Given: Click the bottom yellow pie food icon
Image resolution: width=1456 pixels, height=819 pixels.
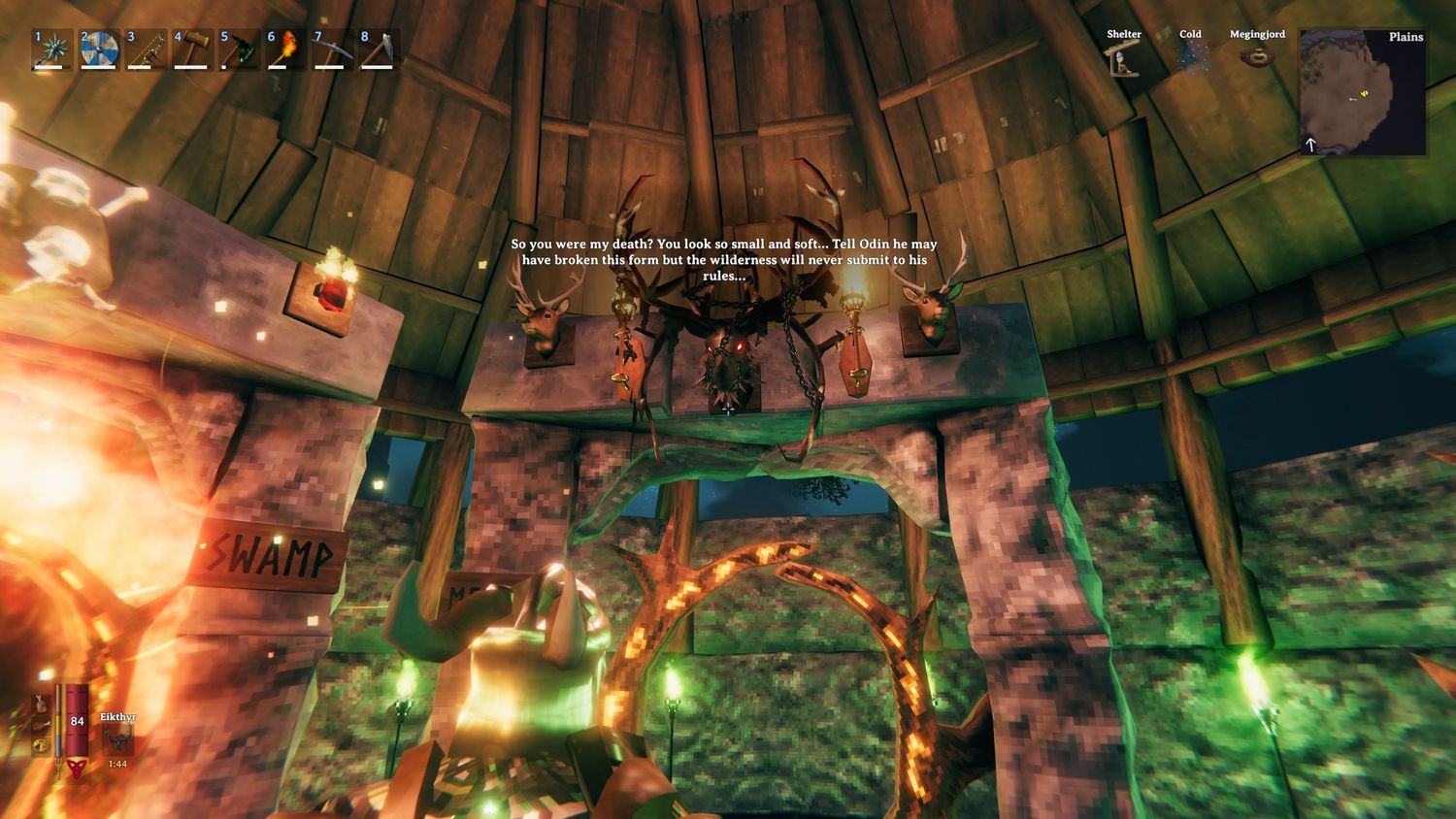Looking at the screenshot, I should pyautogui.click(x=42, y=746).
